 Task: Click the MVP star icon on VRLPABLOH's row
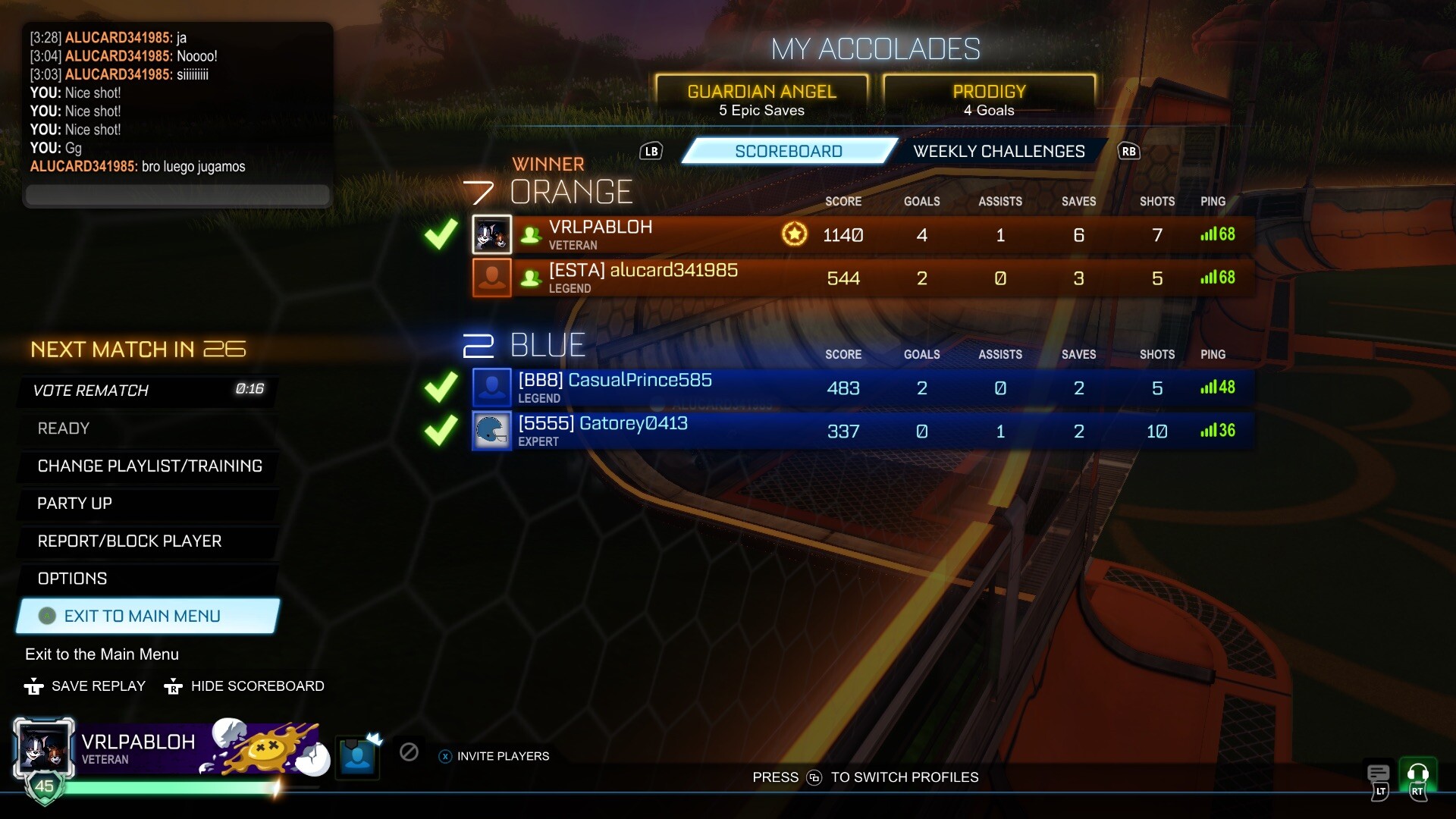tap(794, 234)
